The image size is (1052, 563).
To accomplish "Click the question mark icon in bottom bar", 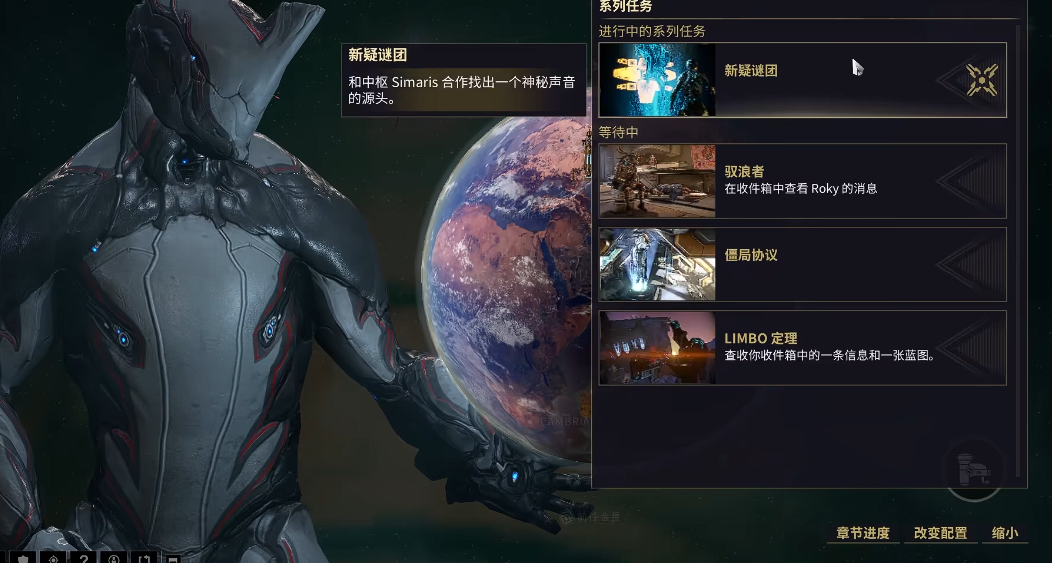I will [x=85, y=558].
